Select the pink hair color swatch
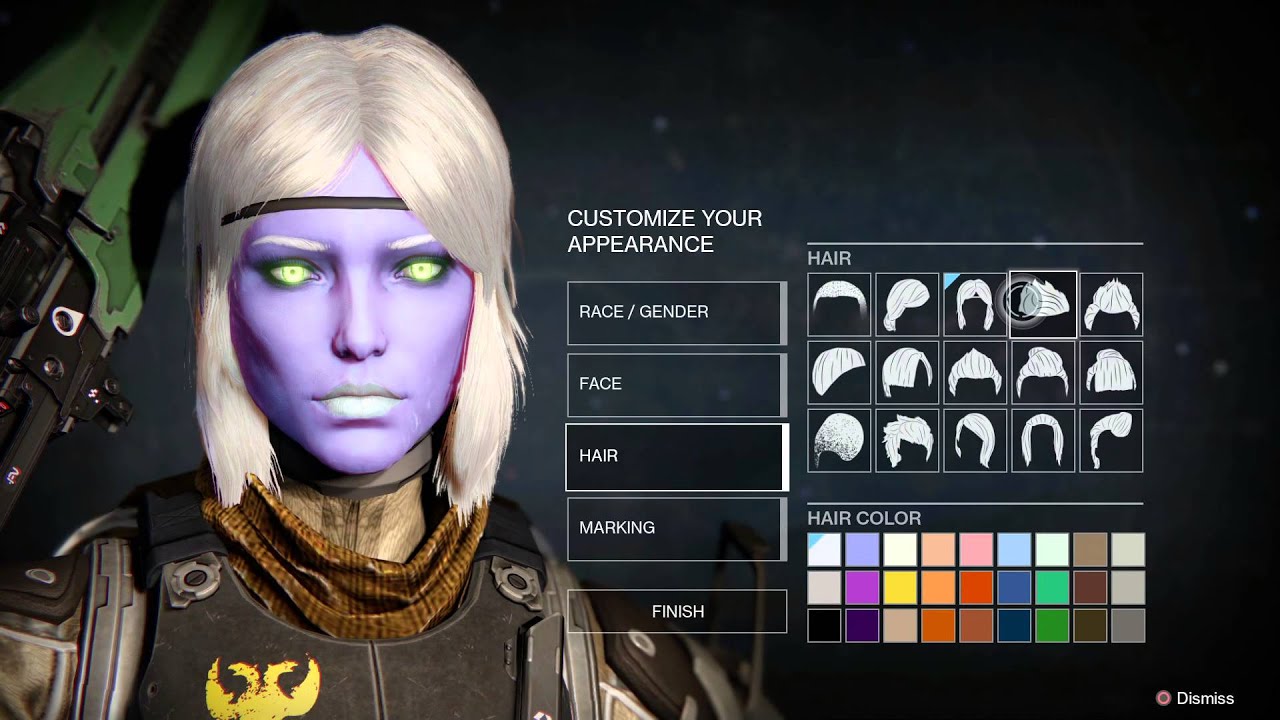Image resolution: width=1280 pixels, height=720 pixels. [x=976, y=550]
